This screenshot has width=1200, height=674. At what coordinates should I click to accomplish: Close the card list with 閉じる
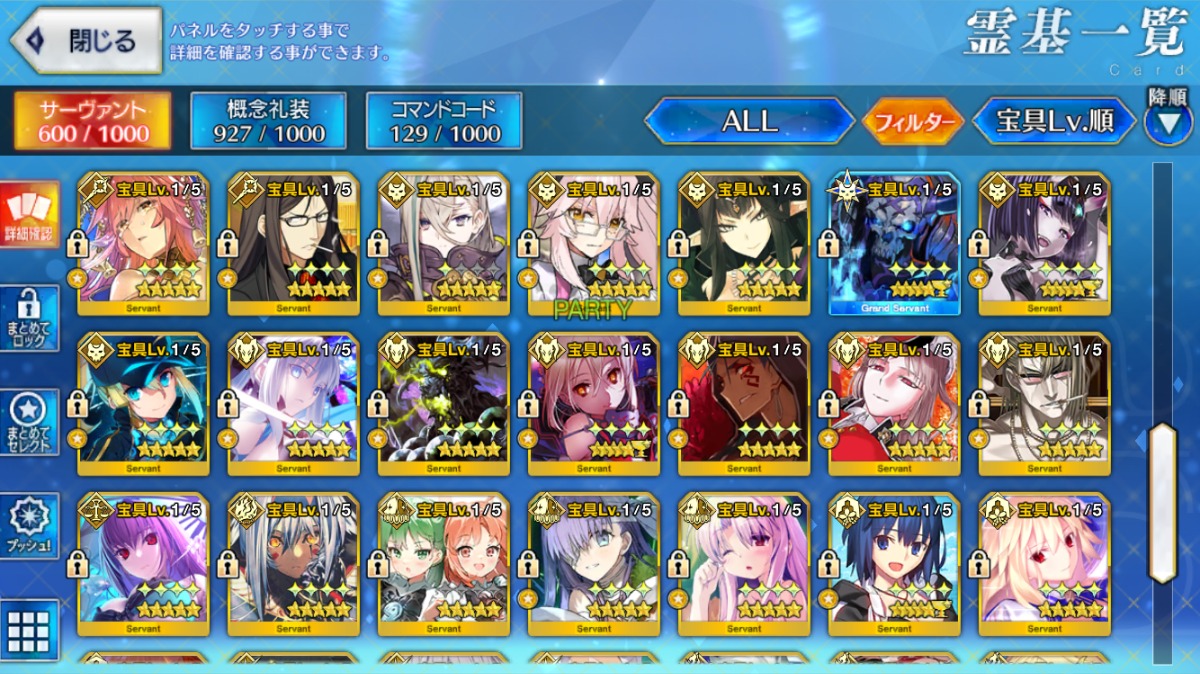click(86, 41)
